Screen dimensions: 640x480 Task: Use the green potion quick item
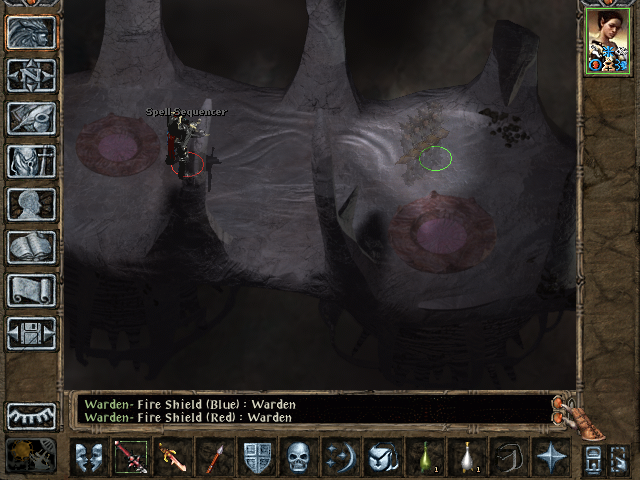coord(425,457)
